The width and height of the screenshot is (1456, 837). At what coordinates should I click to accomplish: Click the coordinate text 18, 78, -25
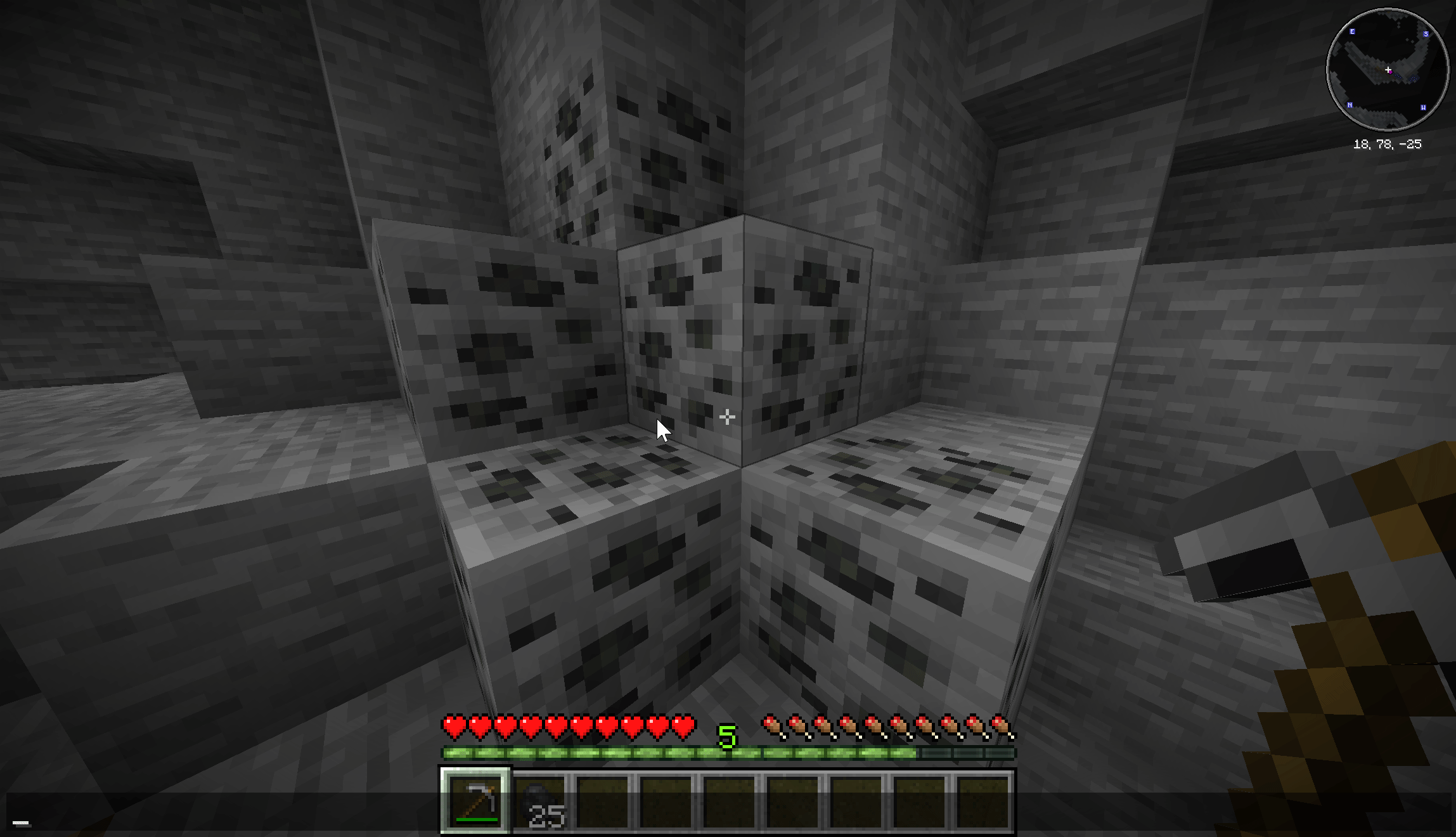click(1388, 143)
